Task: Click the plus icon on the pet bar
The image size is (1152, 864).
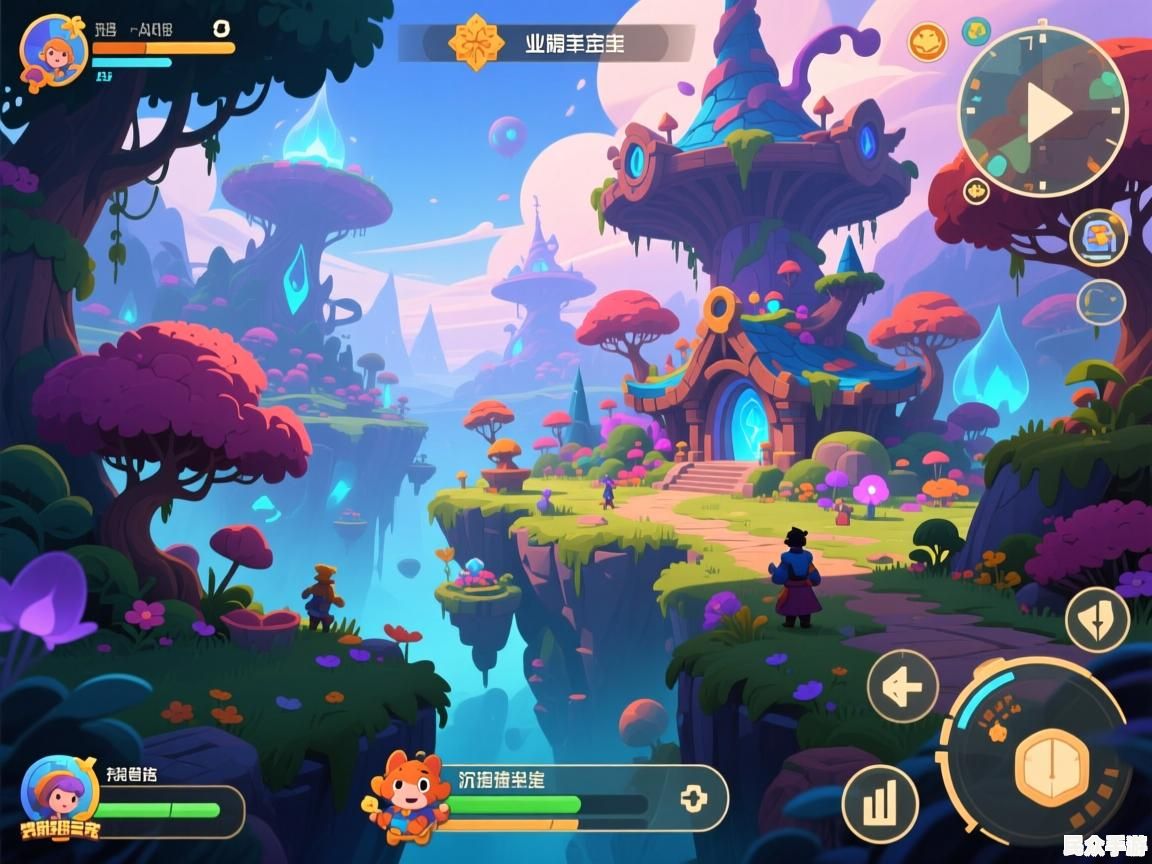Action: [693, 798]
